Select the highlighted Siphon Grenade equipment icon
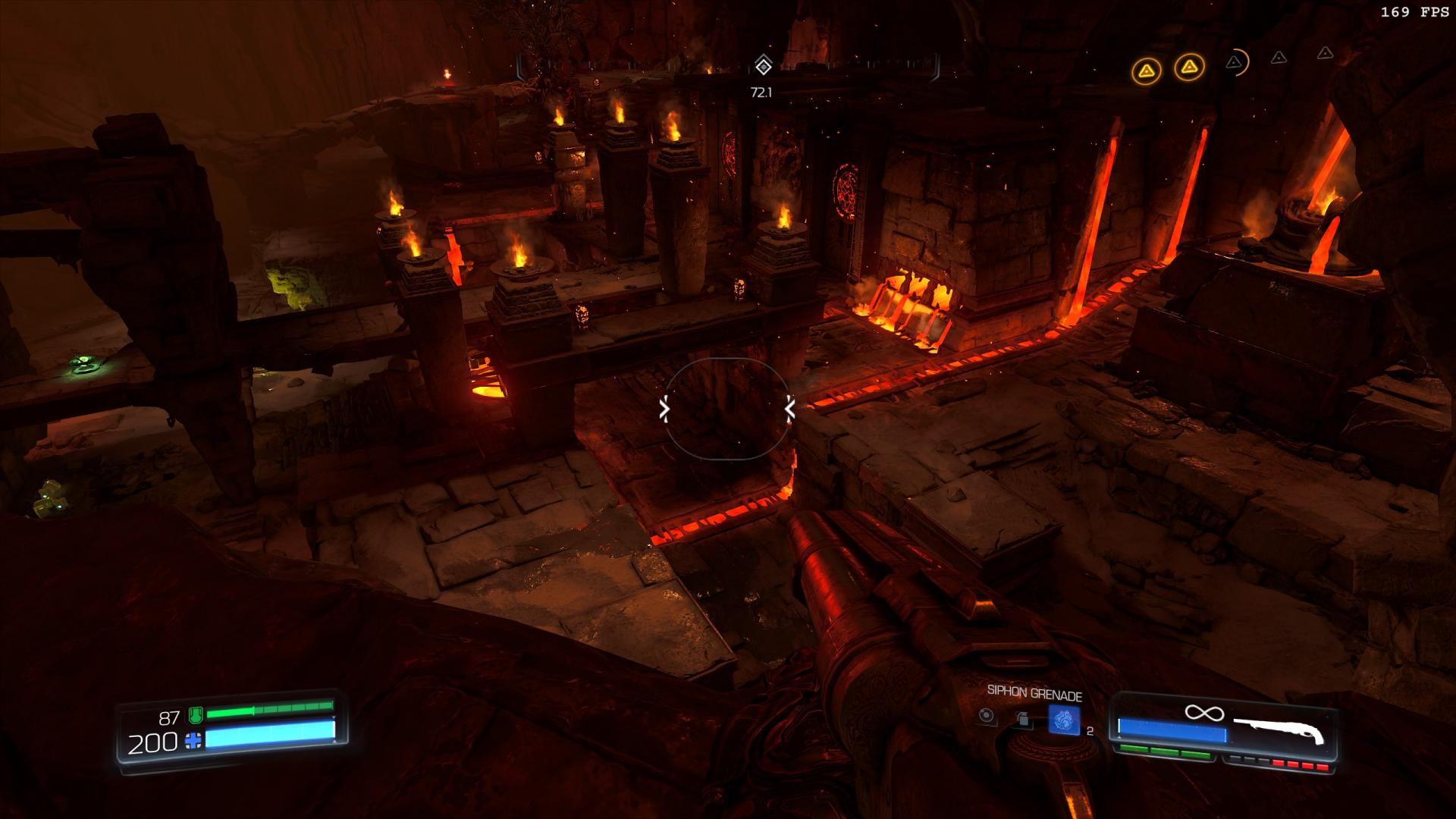The image size is (1456, 819). click(x=1063, y=719)
